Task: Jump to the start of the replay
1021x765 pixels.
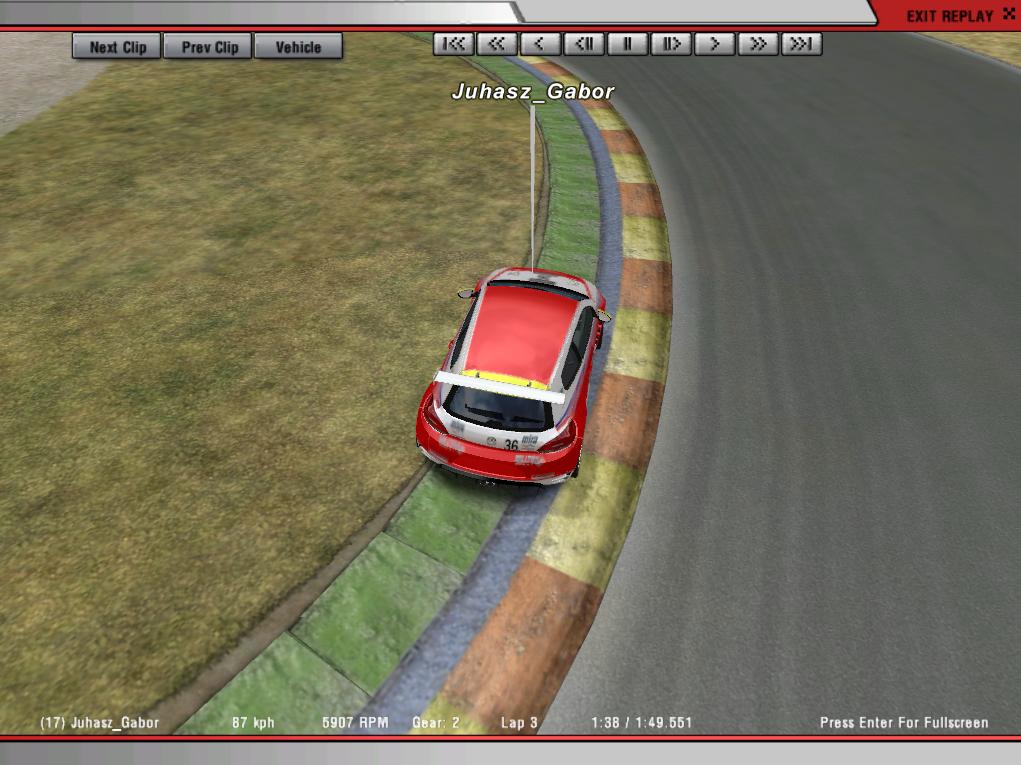Action: tap(453, 44)
